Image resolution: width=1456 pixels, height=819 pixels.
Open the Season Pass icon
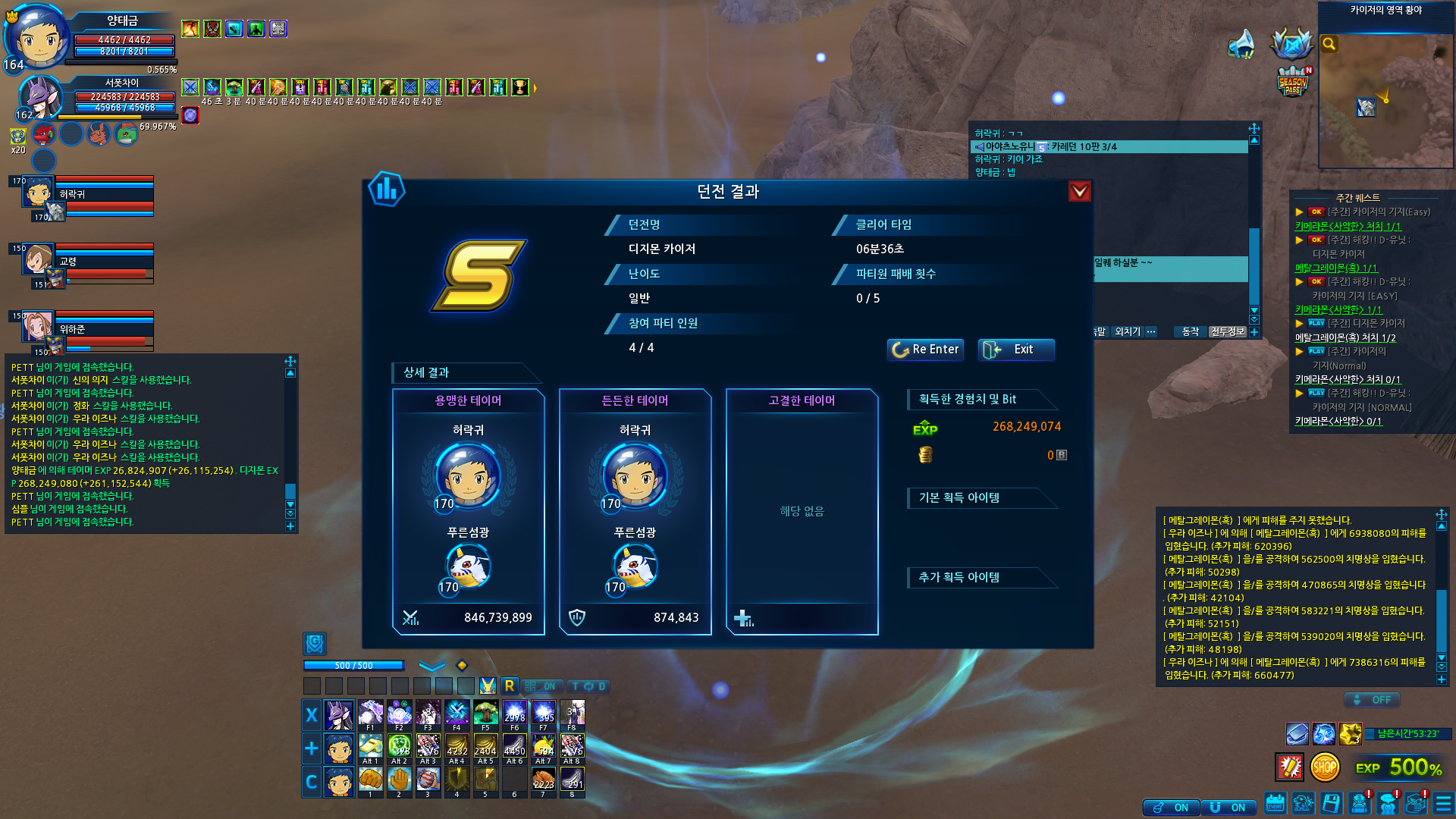point(1292,82)
